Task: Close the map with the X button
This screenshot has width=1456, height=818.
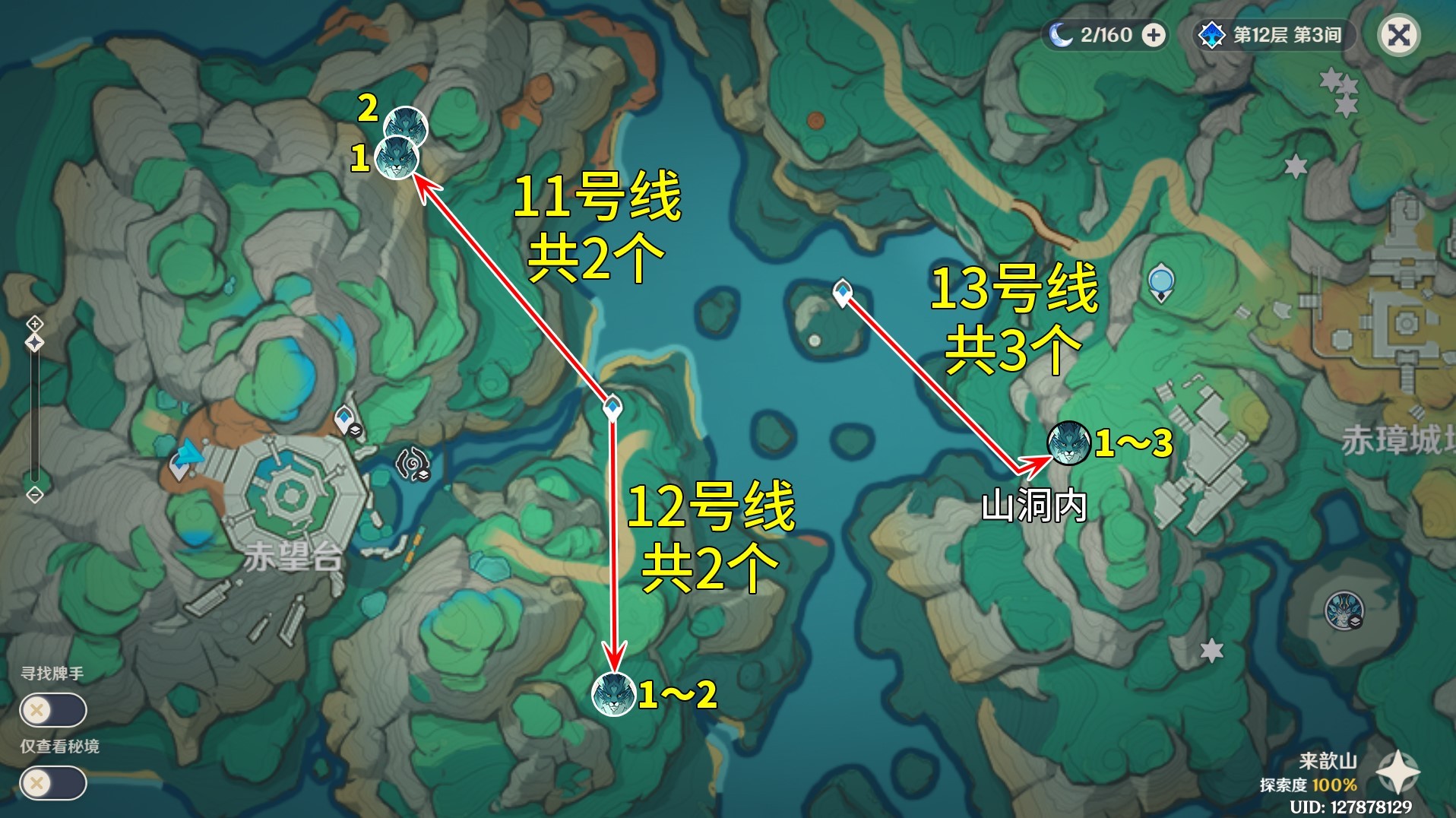Action: coord(1398,33)
